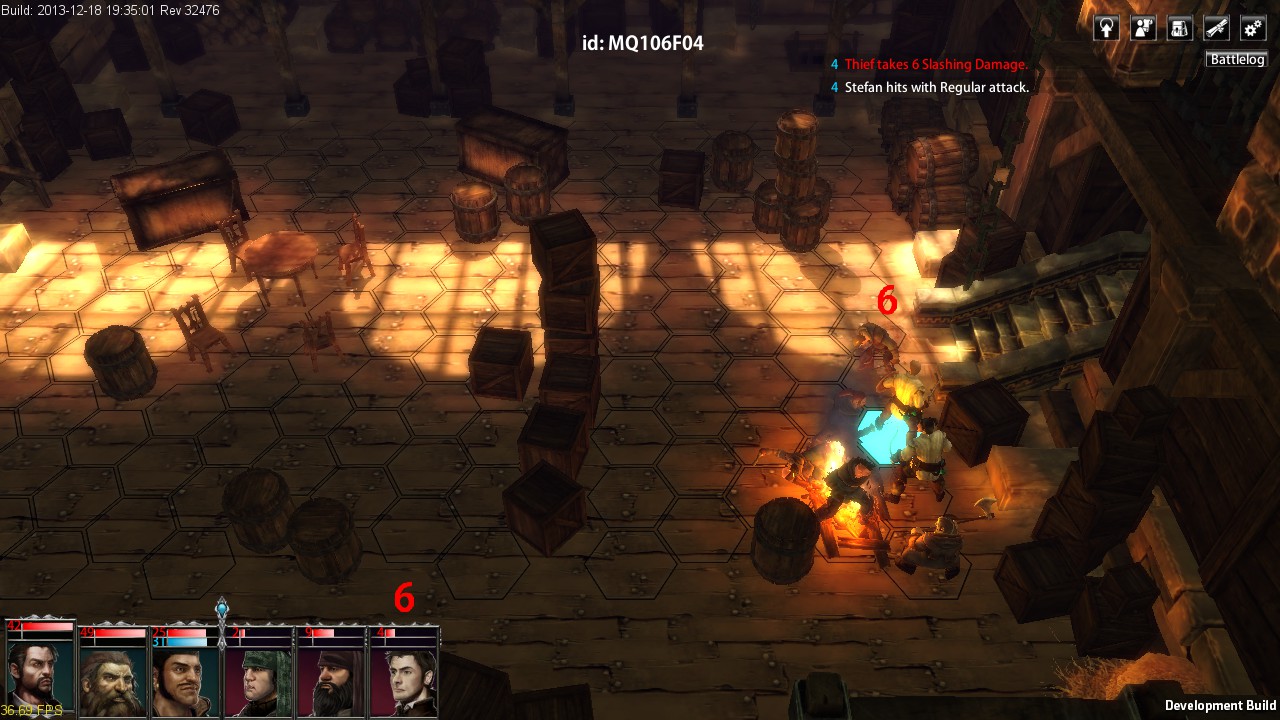Open the backpack inventory

pos(1180,28)
